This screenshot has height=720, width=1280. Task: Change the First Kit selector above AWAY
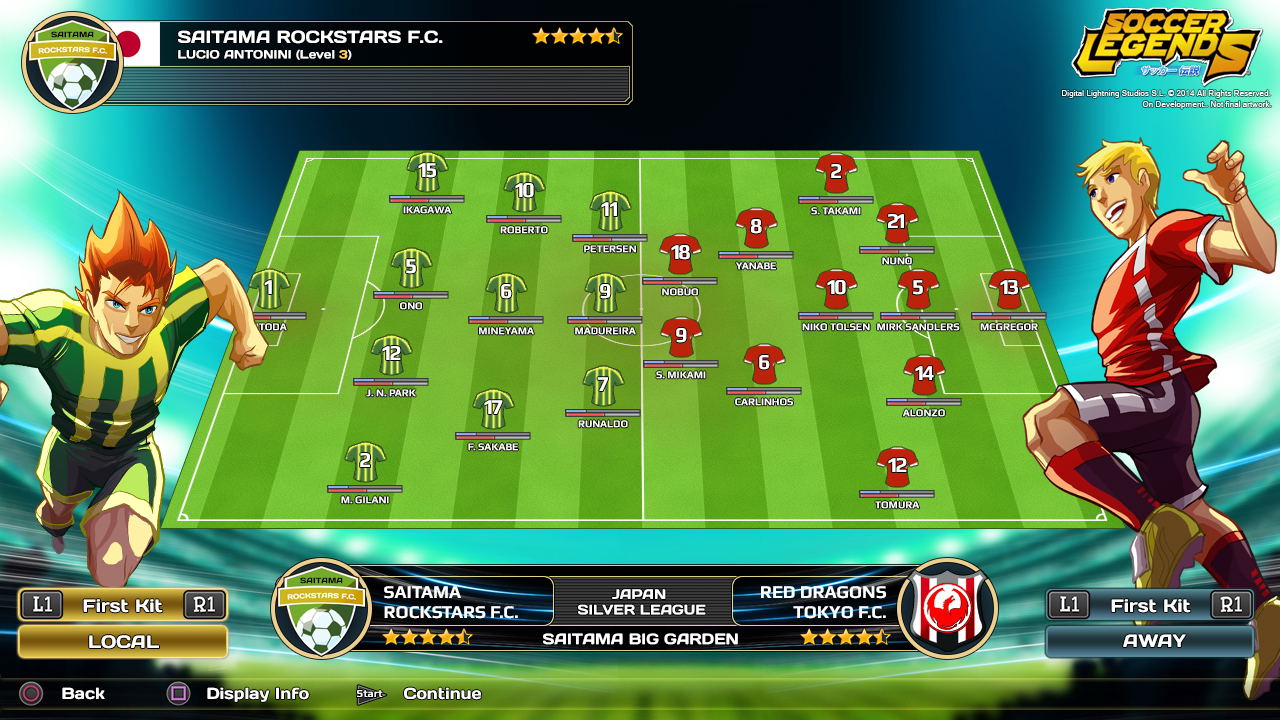1150,605
